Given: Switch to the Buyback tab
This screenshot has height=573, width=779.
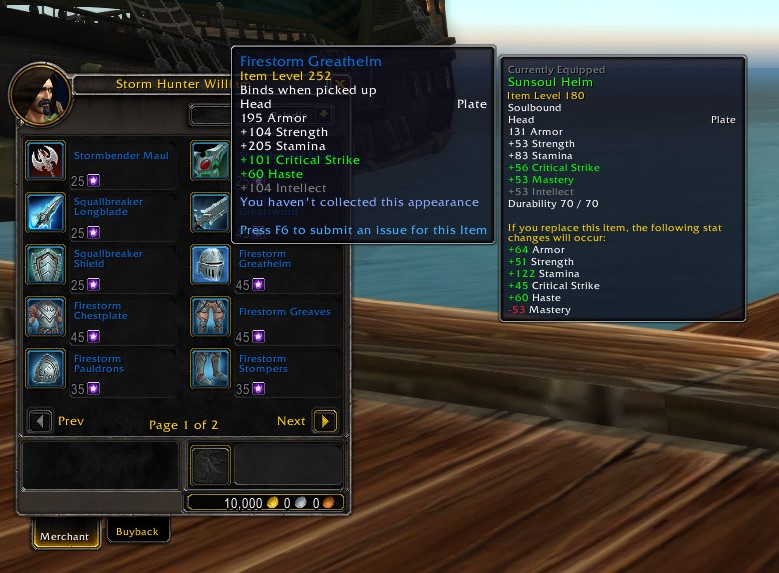Looking at the screenshot, I should [137, 531].
